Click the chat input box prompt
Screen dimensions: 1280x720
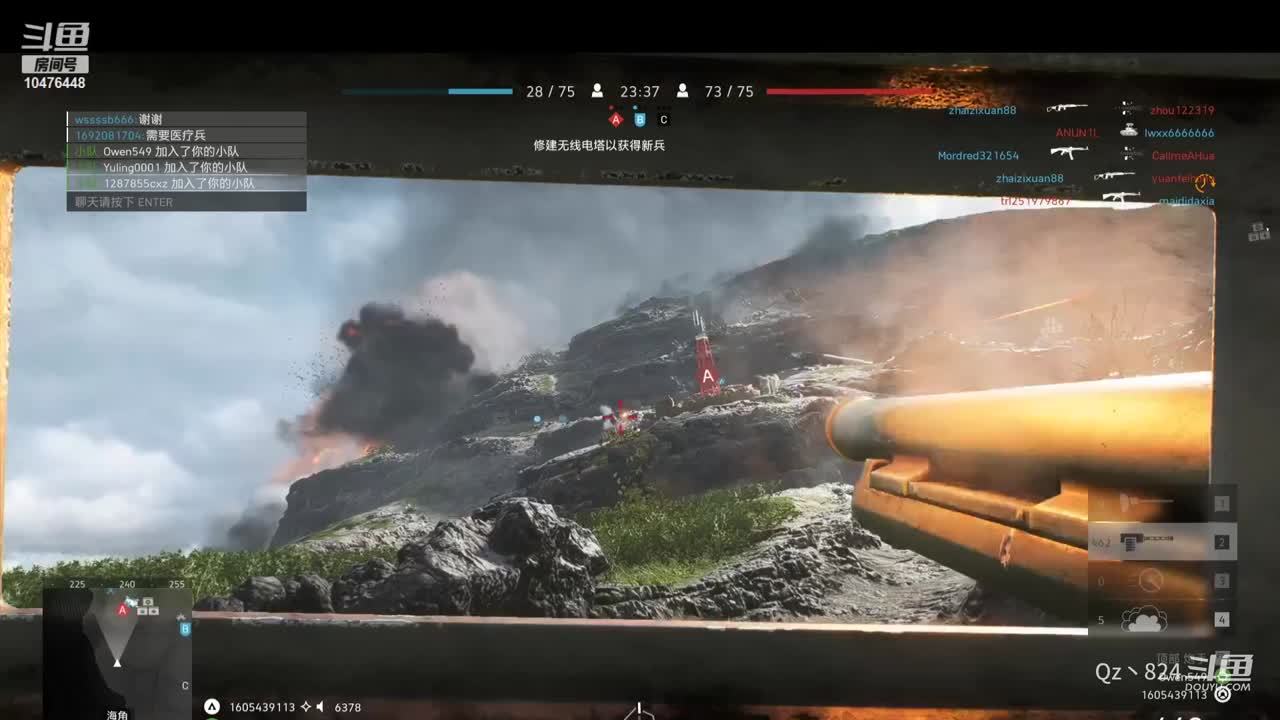[x=186, y=202]
